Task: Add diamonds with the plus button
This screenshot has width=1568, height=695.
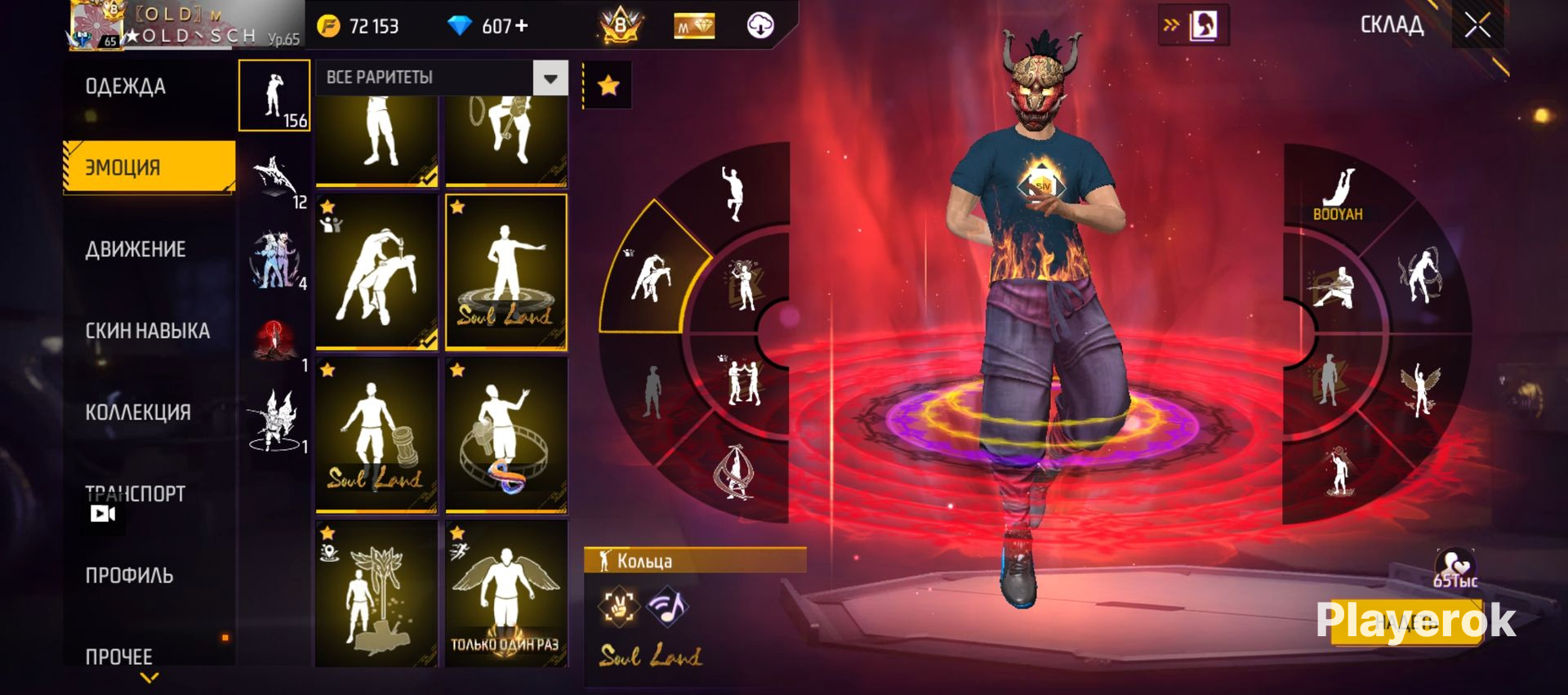Action: tap(521, 26)
